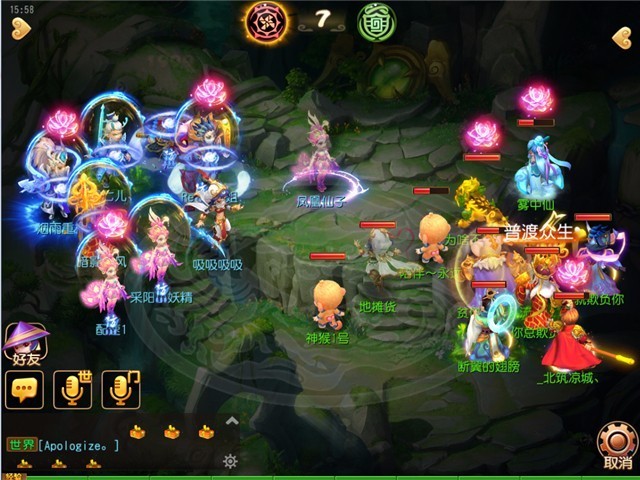
Task: Activate the world voice chat microphone
Action: click(x=72, y=389)
